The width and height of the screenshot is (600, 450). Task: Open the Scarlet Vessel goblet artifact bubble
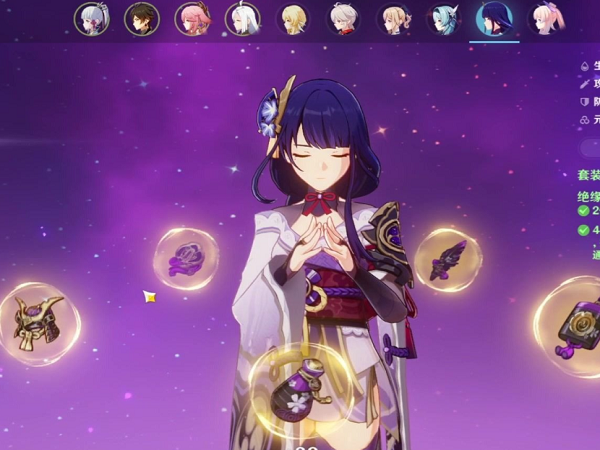pyautogui.click(x=301, y=385)
